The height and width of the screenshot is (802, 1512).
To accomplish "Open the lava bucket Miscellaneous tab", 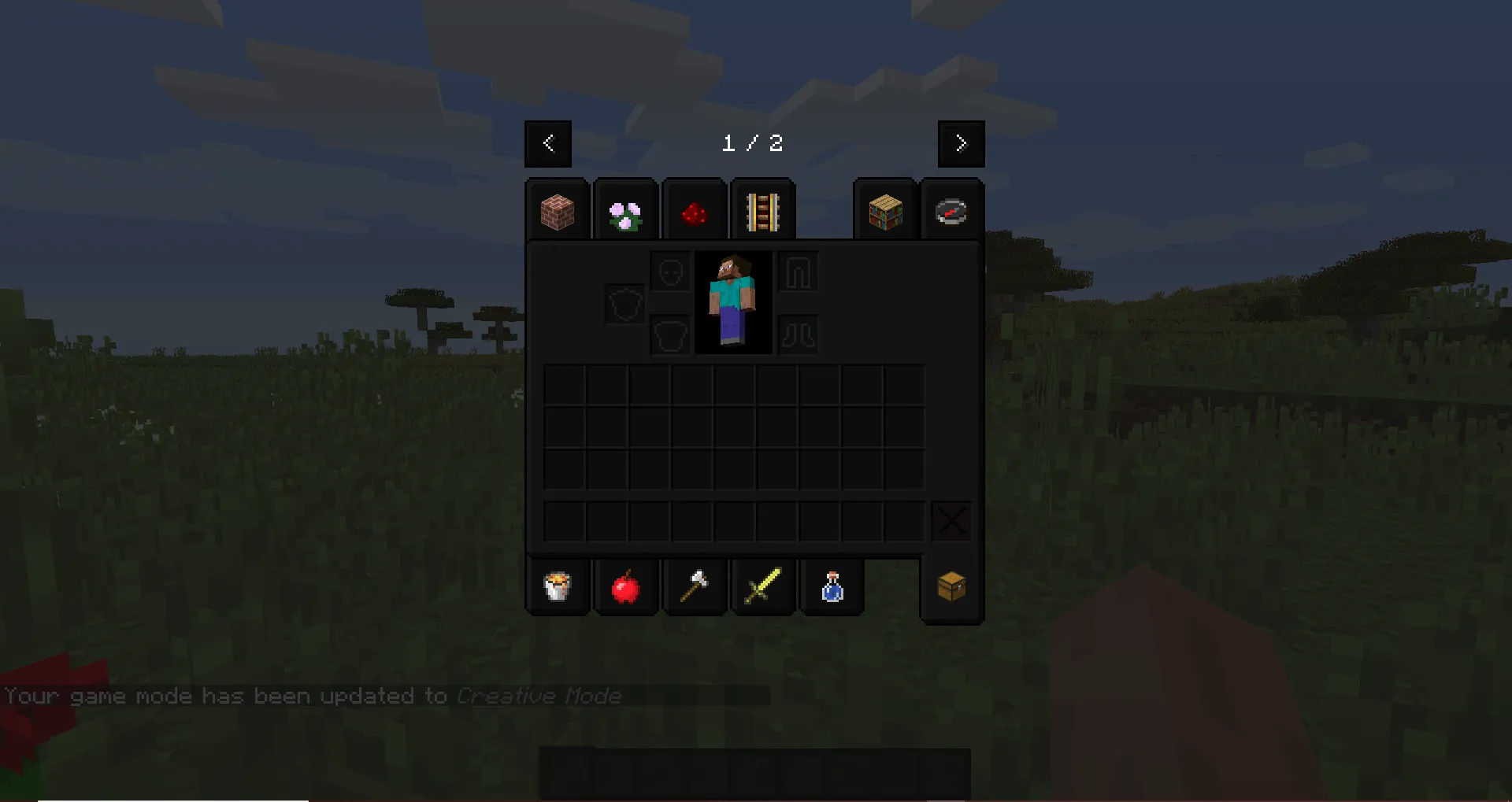I will [x=557, y=586].
